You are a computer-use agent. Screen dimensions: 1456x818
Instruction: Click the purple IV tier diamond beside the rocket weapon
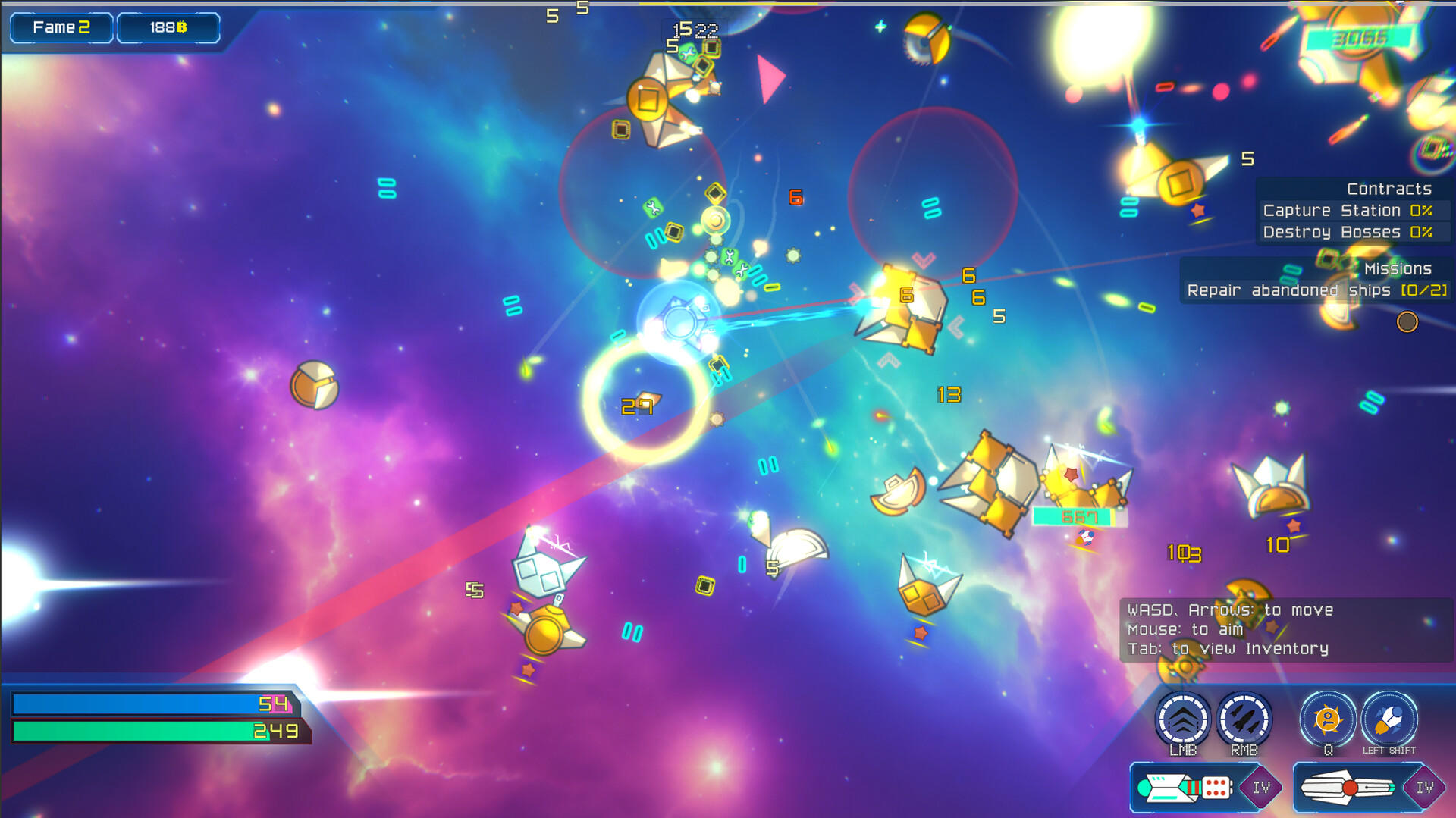click(1261, 787)
